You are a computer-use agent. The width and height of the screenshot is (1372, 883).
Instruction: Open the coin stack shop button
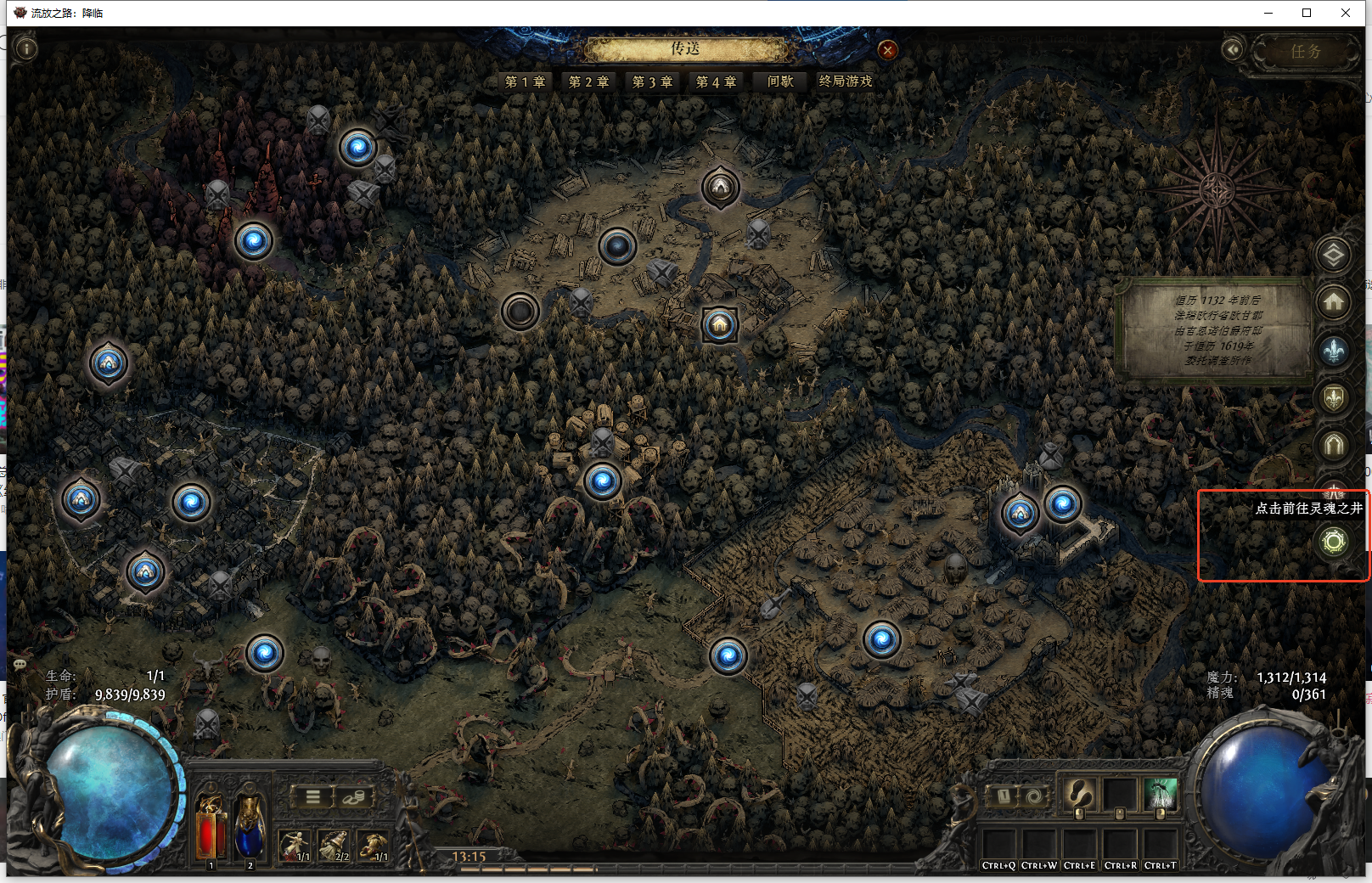click(352, 796)
